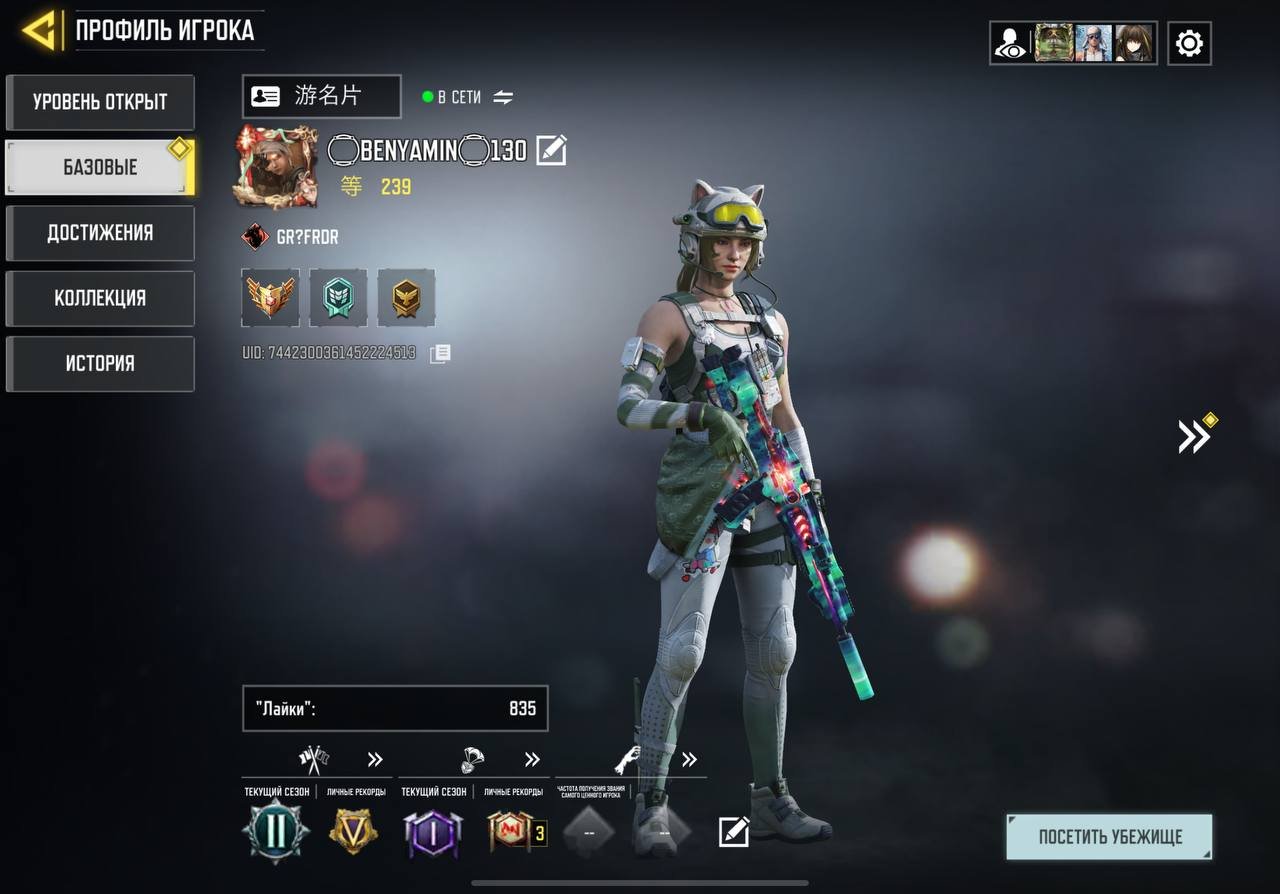Edit the player name BENYAMIN

pyautogui.click(x=551, y=151)
